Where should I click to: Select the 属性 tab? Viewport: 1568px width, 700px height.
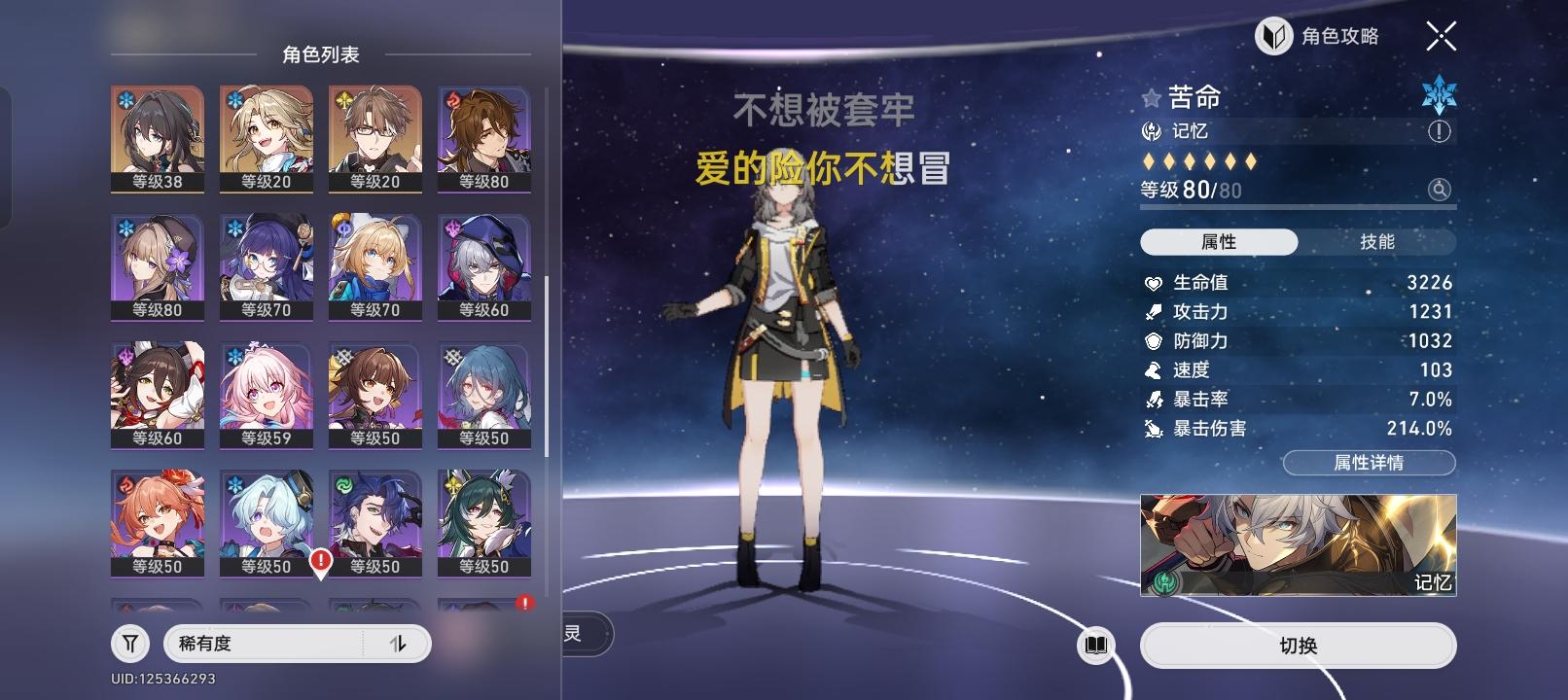coord(1219,242)
